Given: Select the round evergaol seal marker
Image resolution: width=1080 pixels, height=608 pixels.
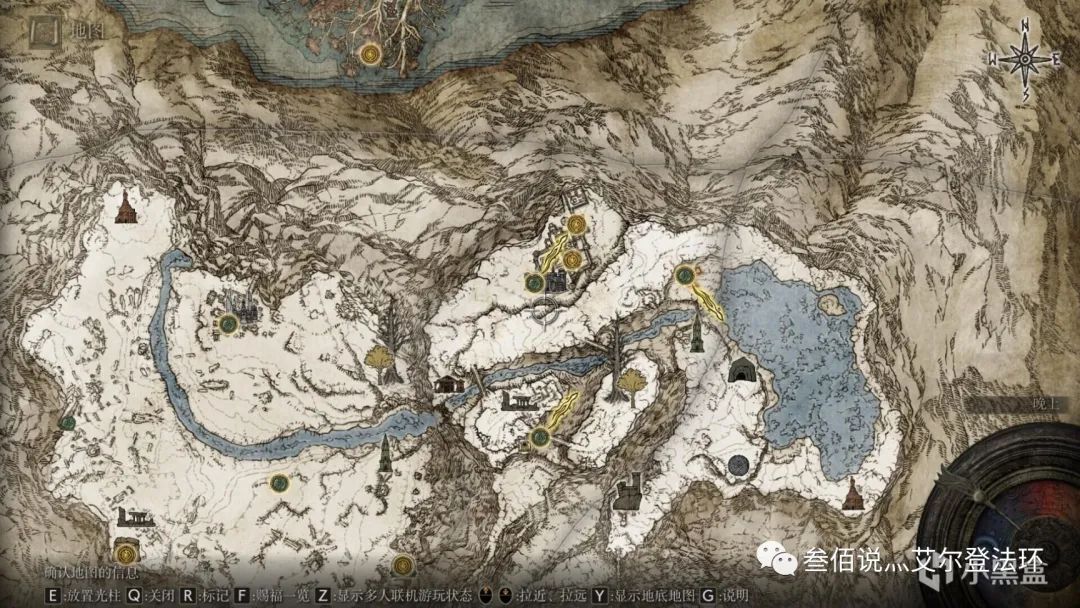Looking at the screenshot, I should pyautogui.click(x=739, y=463).
